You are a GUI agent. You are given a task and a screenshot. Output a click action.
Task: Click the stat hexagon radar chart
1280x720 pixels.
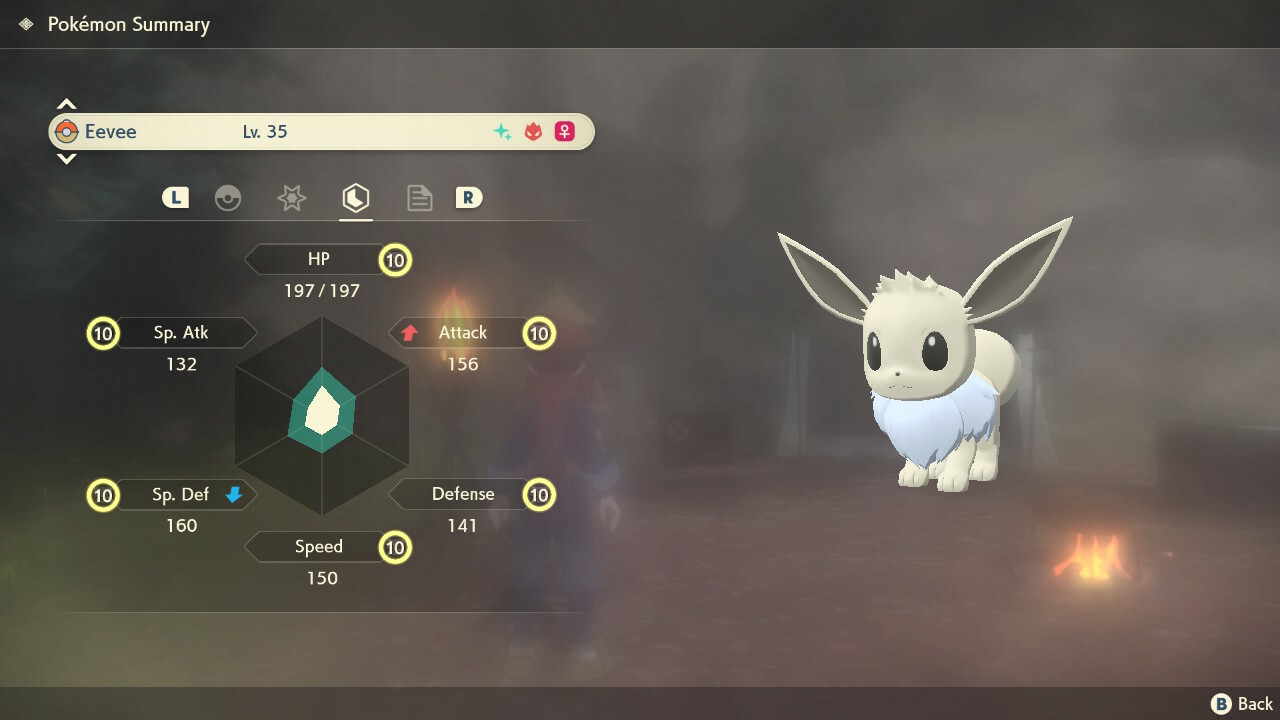pos(322,413)
